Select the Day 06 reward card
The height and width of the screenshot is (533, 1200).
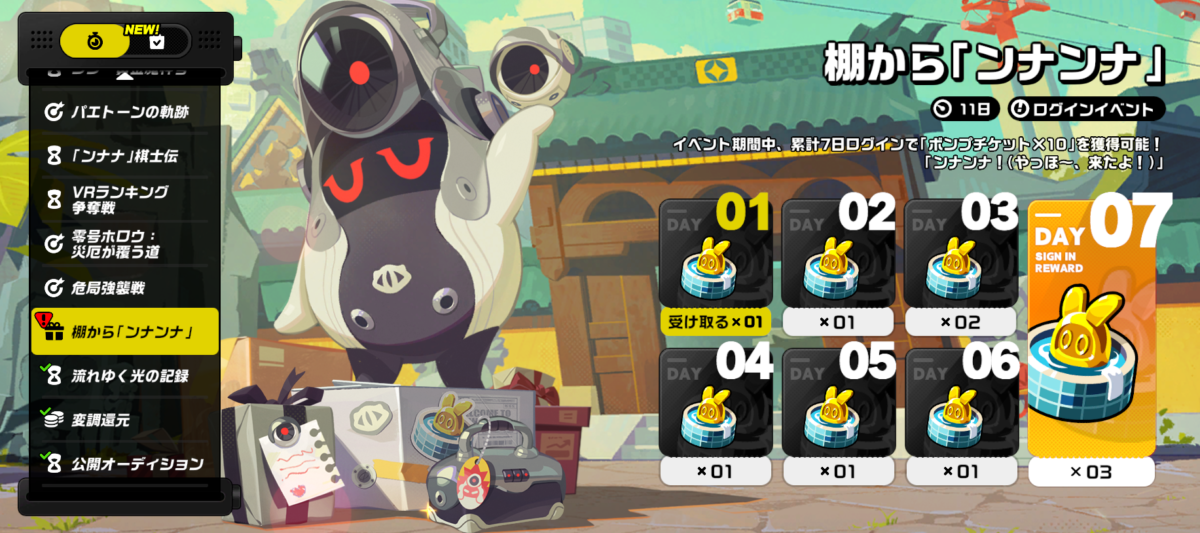(x=962, y=405)
